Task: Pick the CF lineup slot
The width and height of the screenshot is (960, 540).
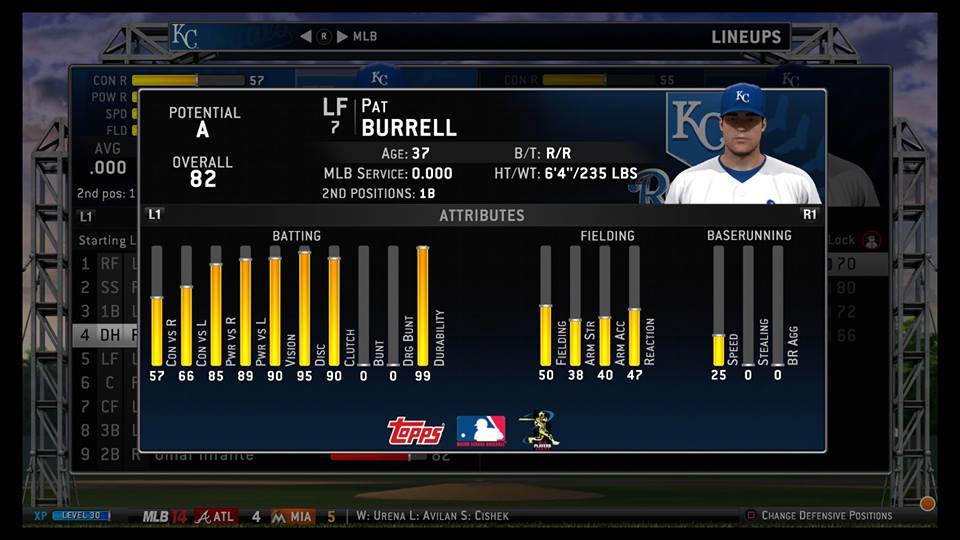Action: (107, 407)
